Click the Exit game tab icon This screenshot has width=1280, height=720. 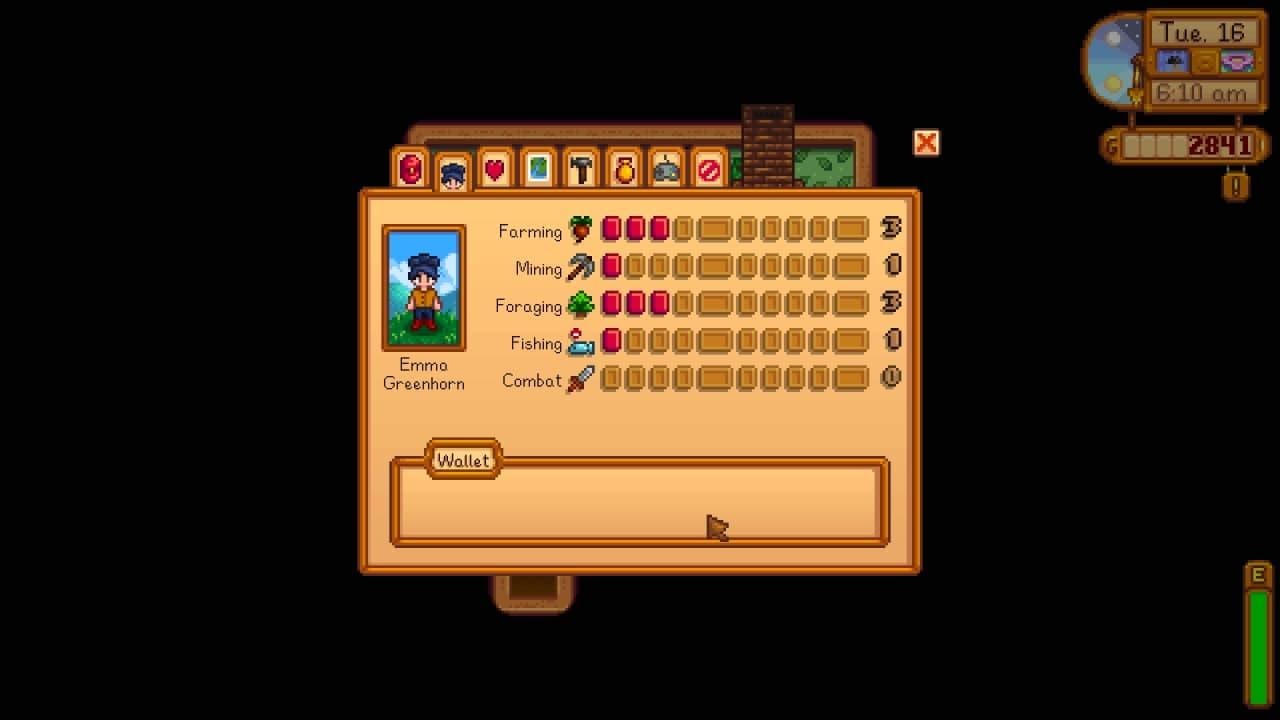[x=708, y=169]
